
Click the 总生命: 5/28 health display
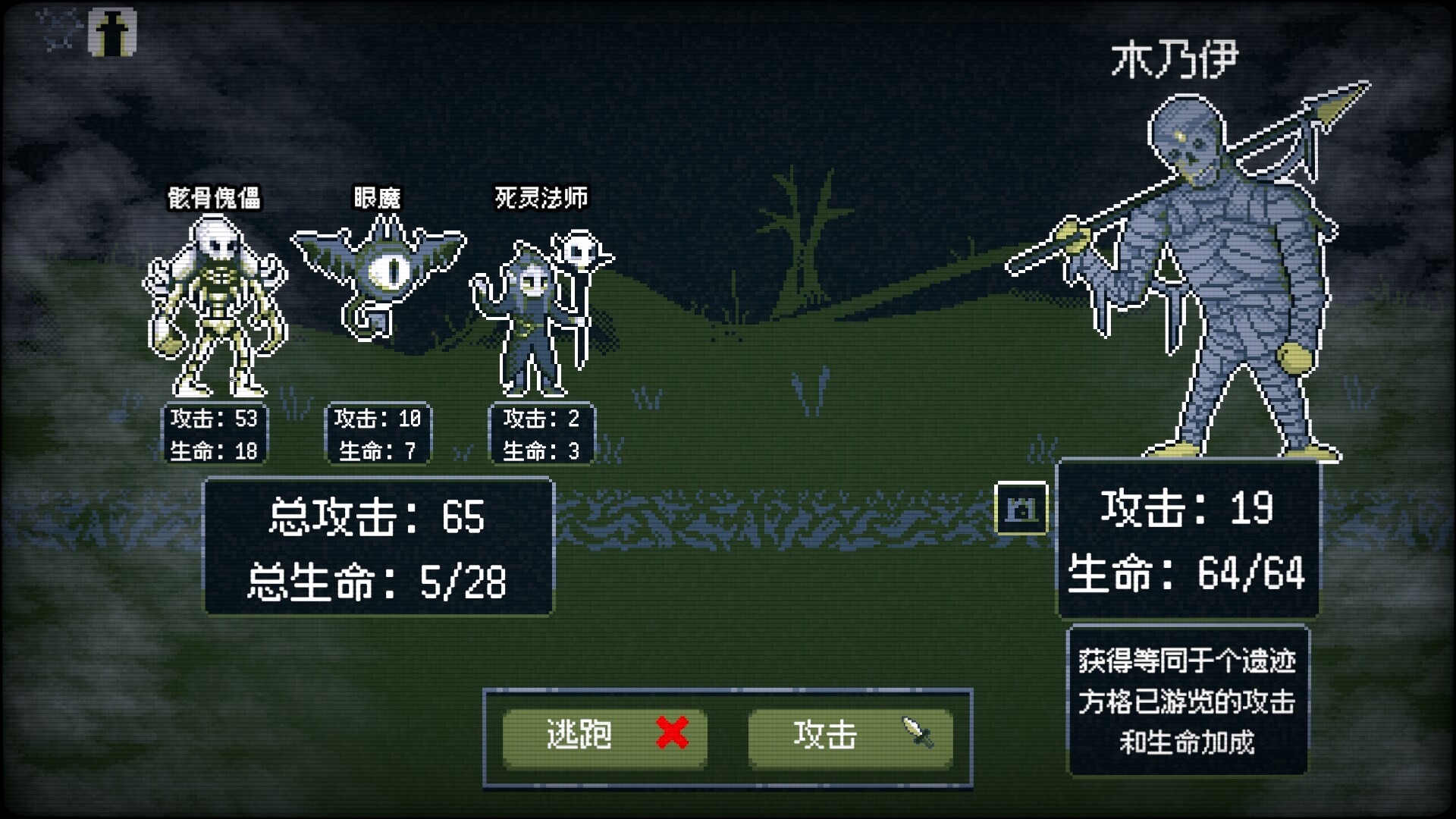click(377, 579)
